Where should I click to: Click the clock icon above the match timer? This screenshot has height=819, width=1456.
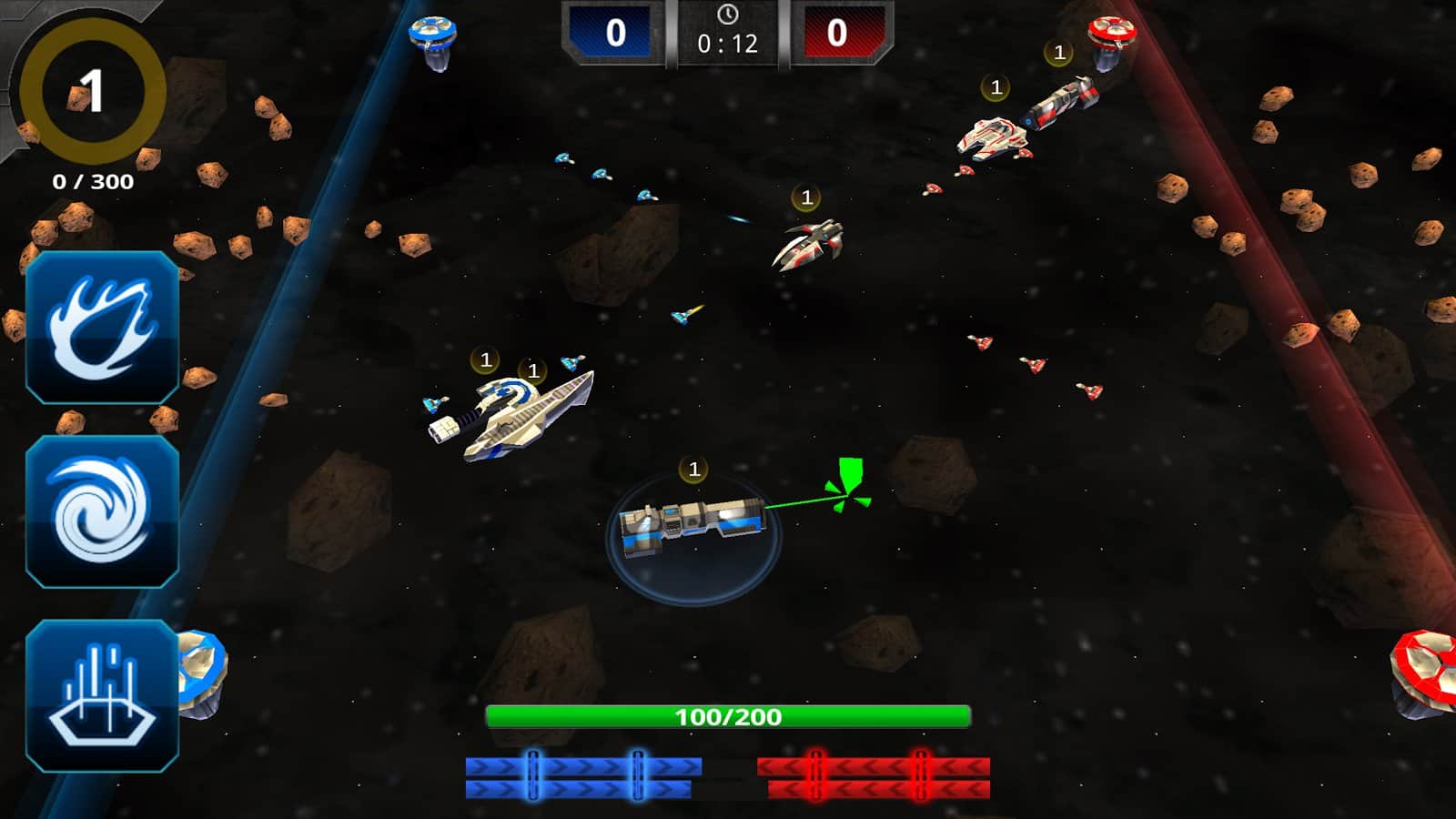click(728, 15)
